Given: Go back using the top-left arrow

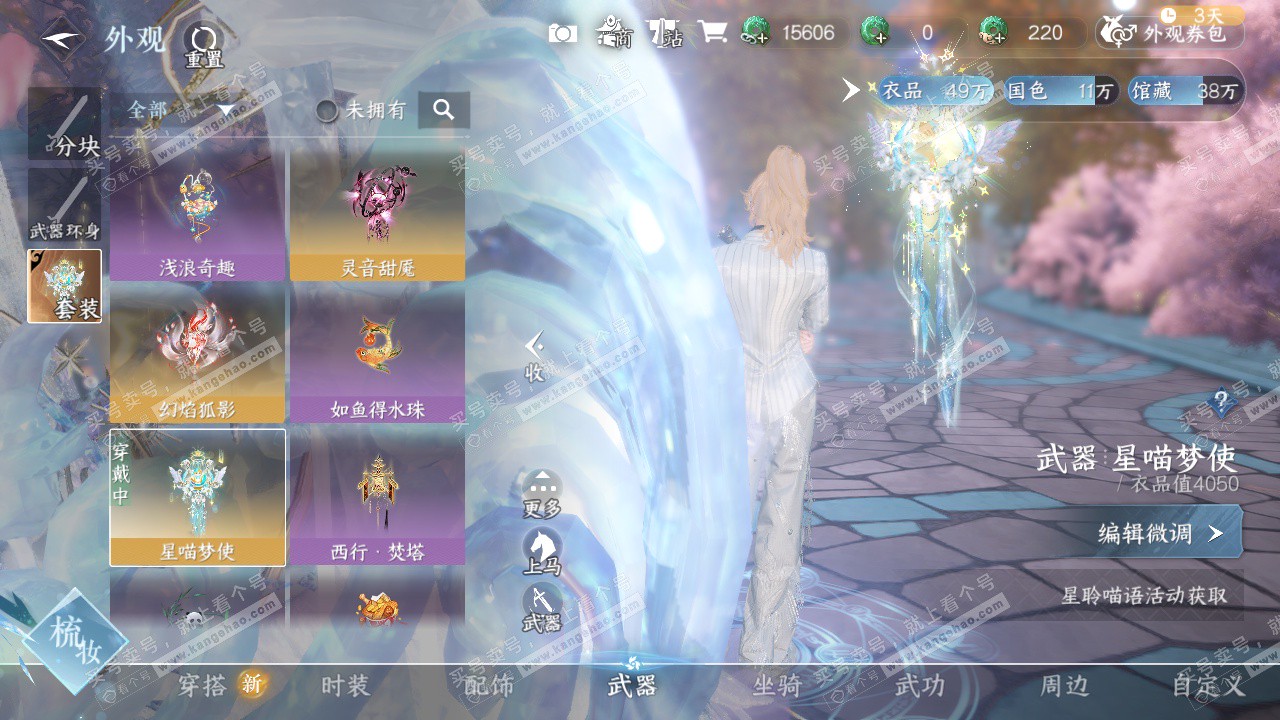Looking at the screenshot, I should click(x=62, y=38).
